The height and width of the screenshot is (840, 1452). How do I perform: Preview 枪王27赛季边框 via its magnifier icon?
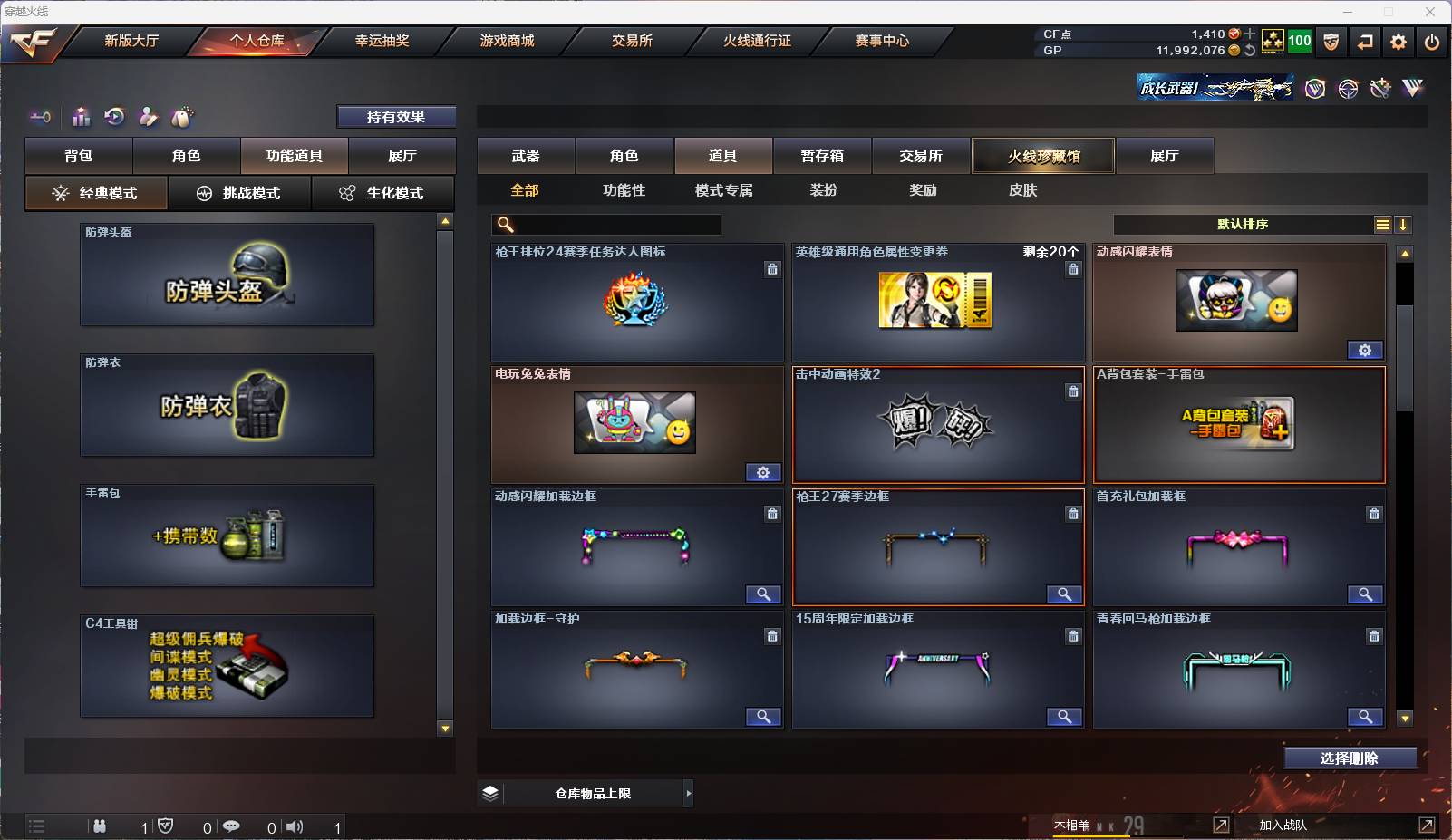1065,595
